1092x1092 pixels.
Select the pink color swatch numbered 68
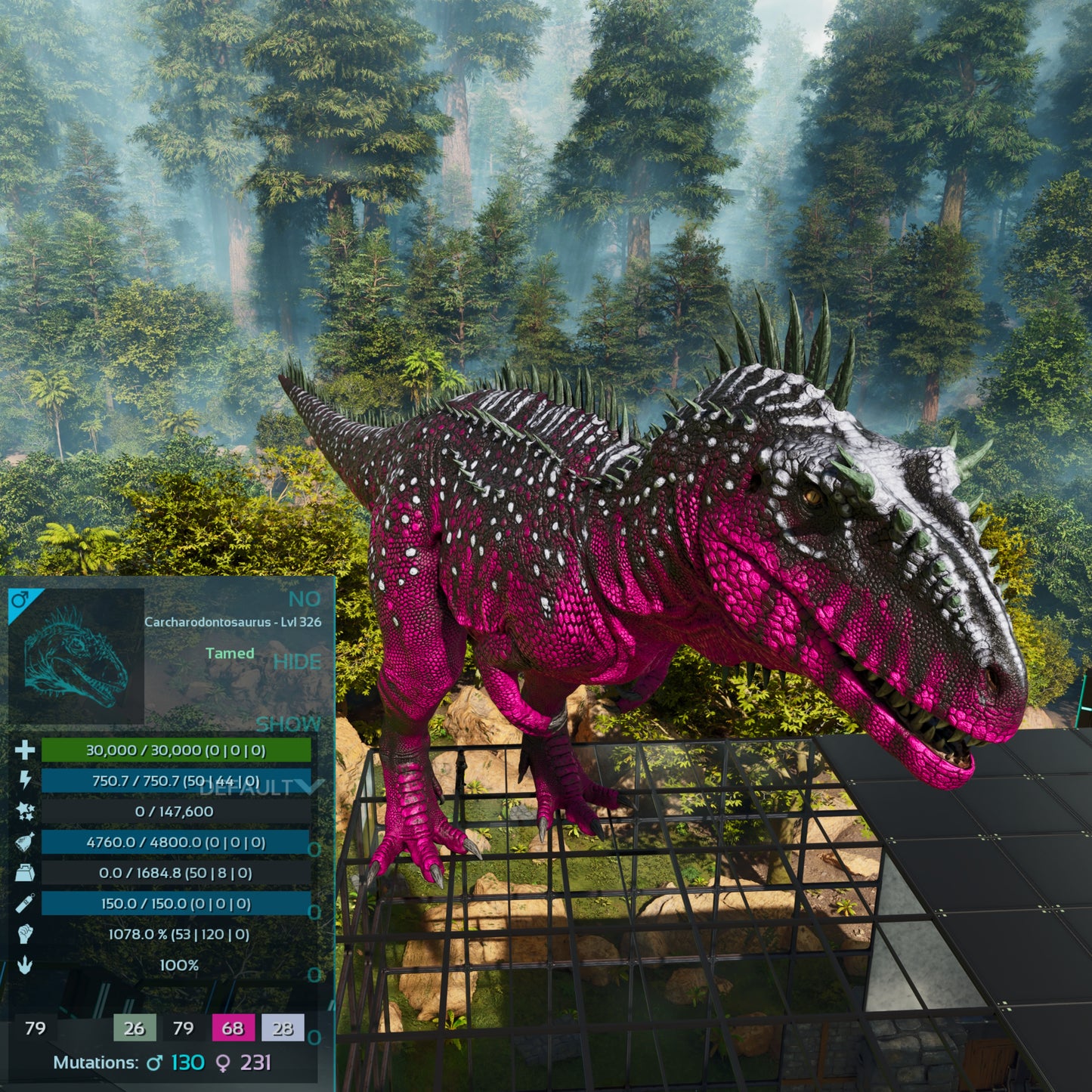point(233,1028)
